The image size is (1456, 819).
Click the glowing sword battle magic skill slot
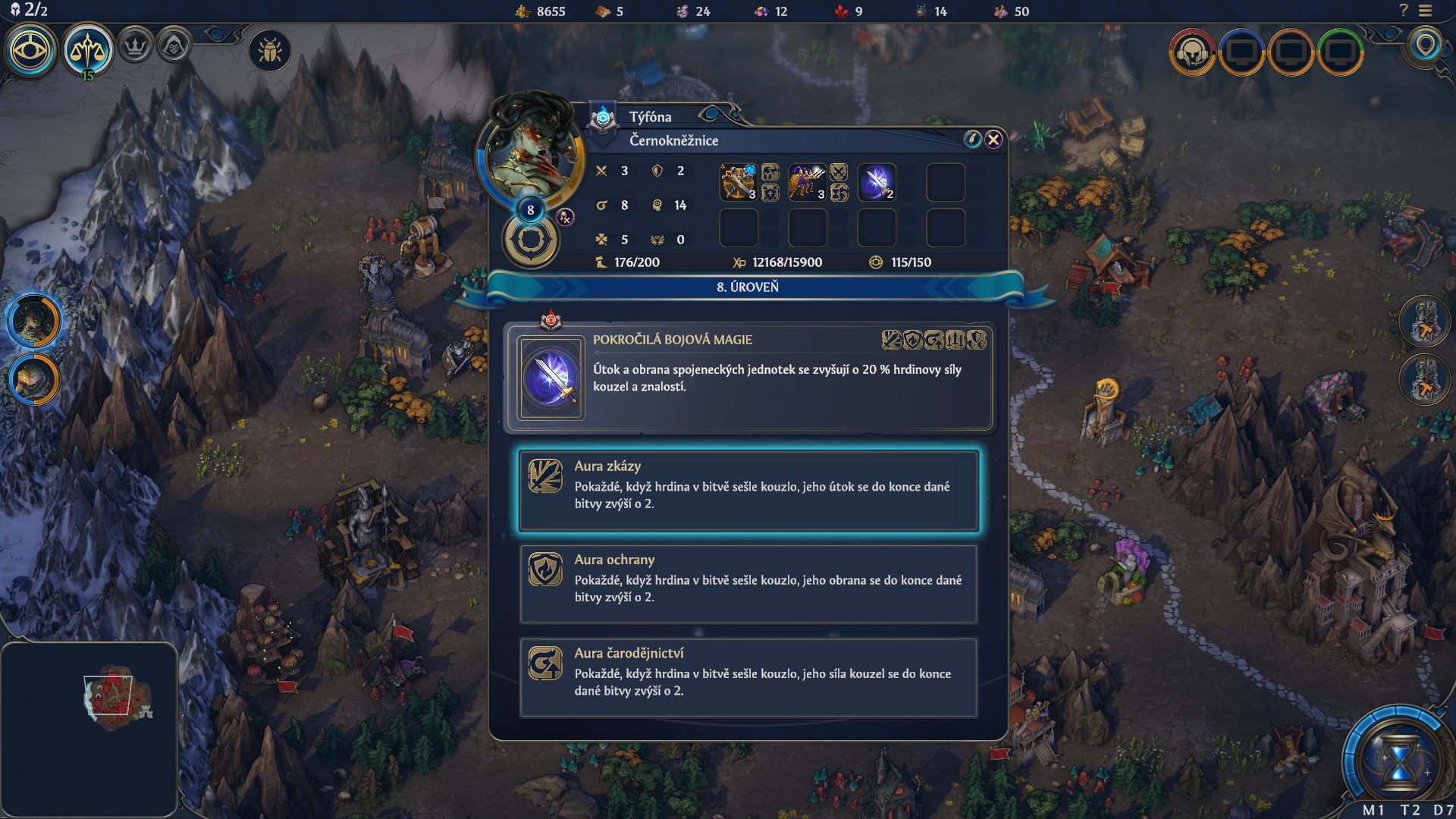877,182
